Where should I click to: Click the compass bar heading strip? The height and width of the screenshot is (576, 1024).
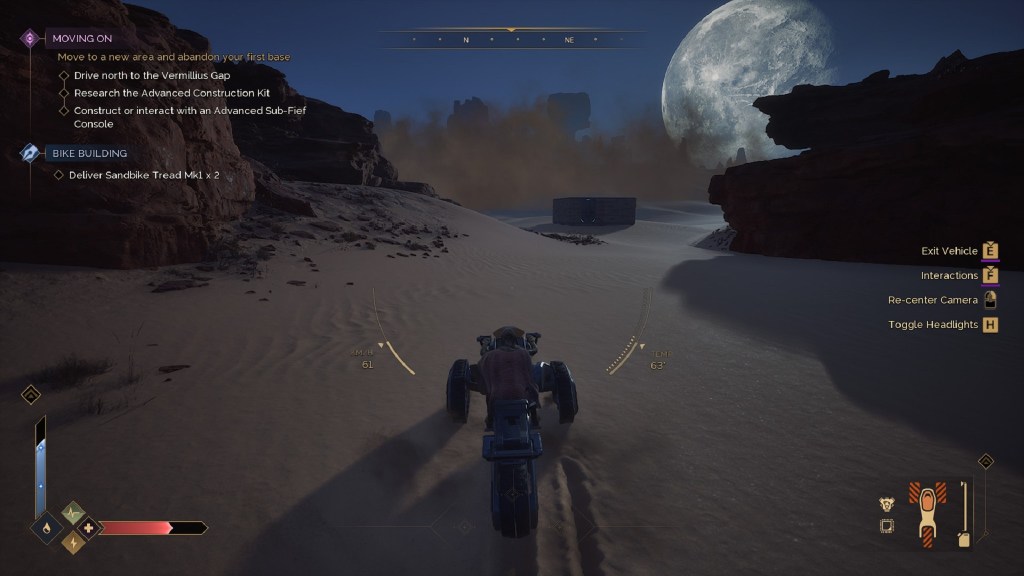(517, 40)
